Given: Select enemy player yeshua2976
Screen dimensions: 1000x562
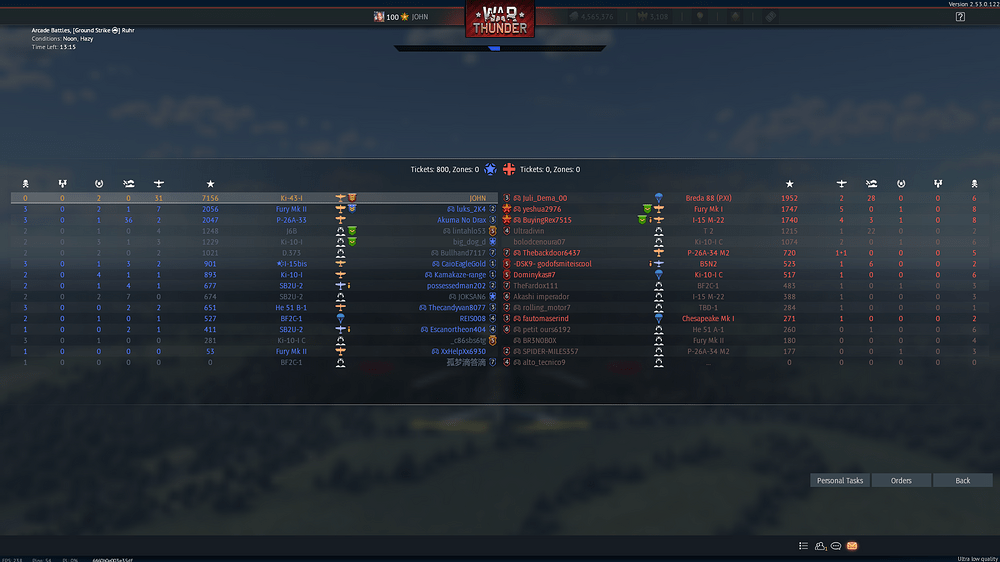Looking at the screenshot, I should 541,209.
